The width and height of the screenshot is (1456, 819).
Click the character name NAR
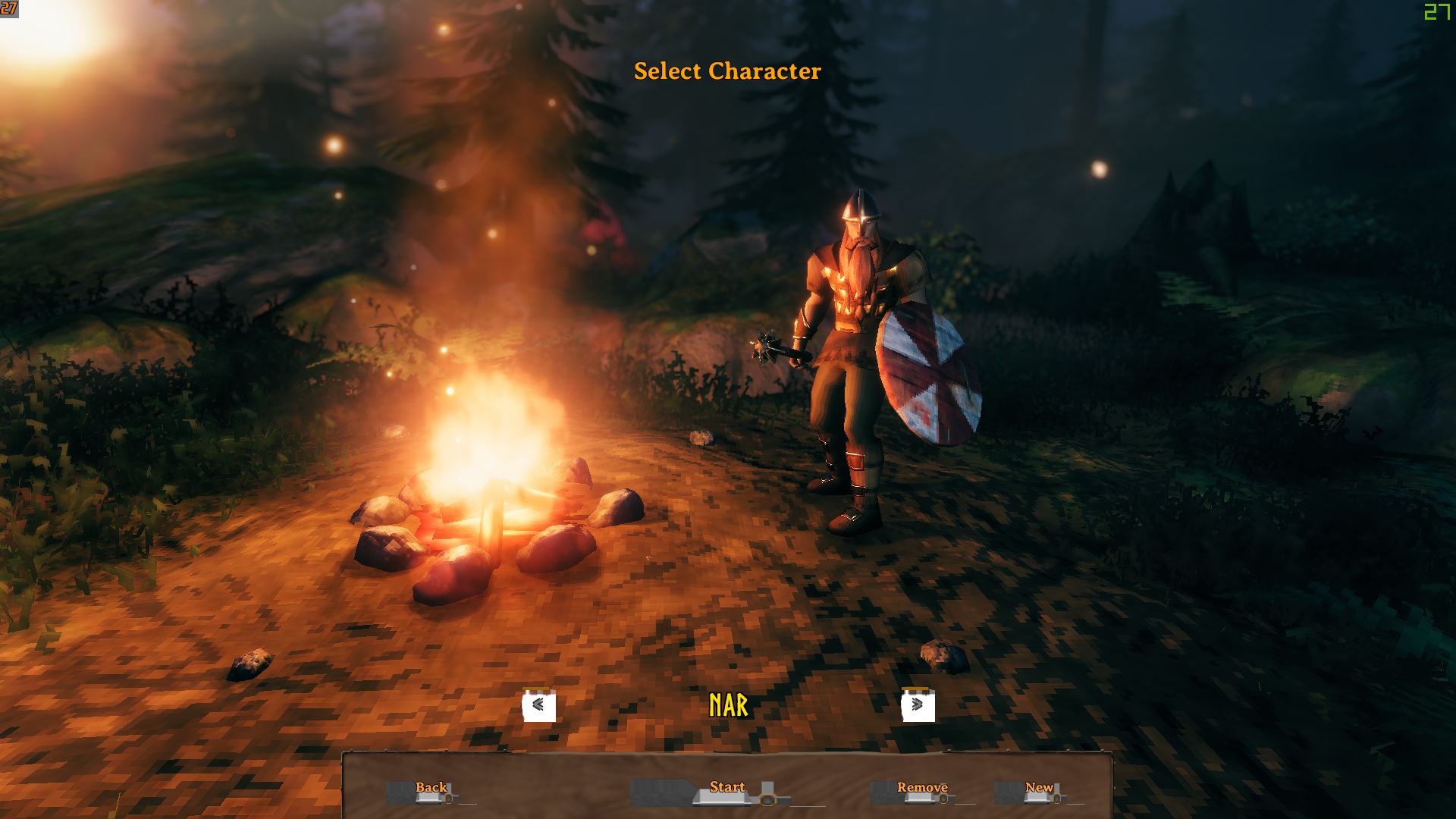[x=729, y=703]
